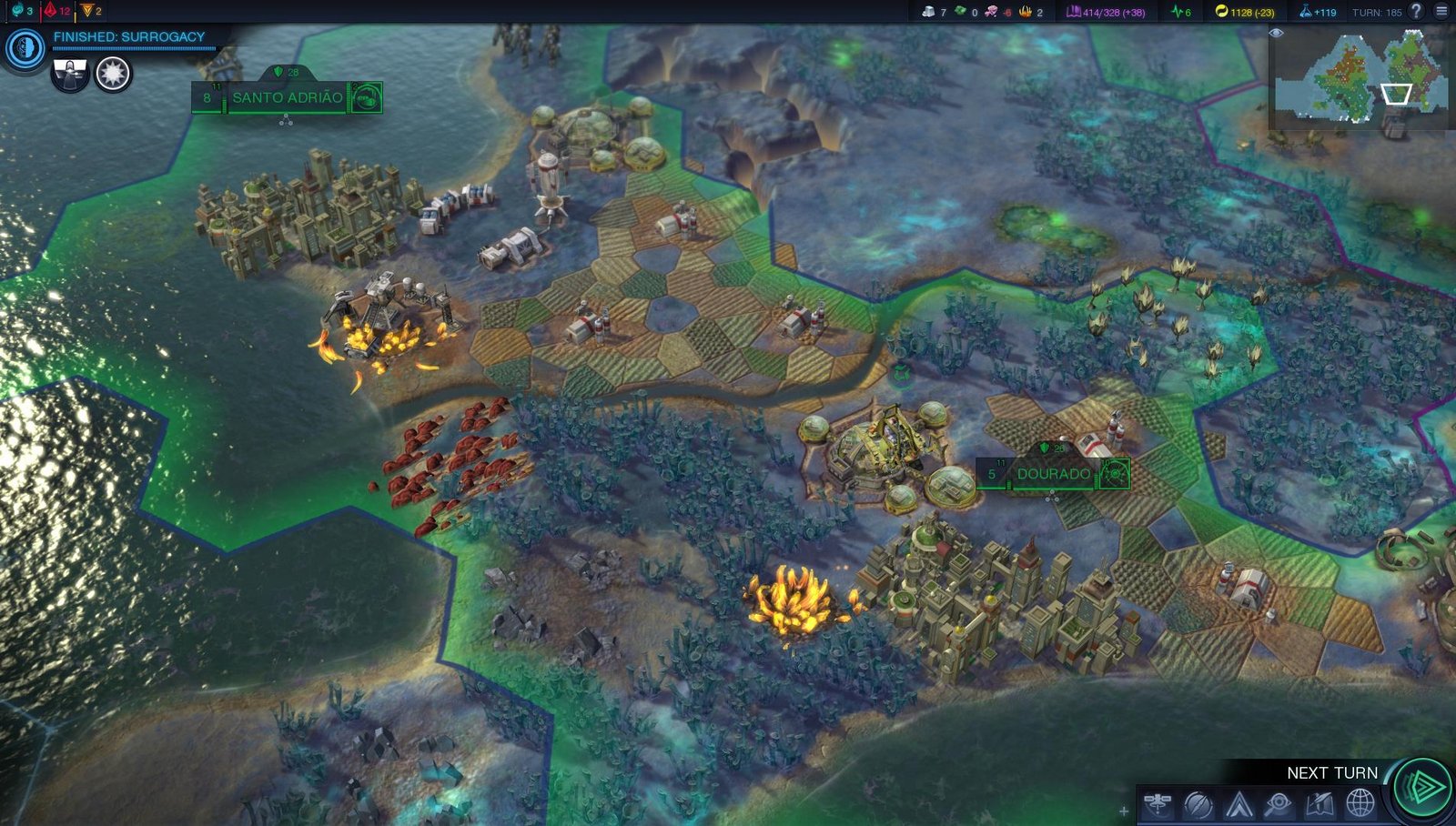
Task: Select the Santo Adrião city banner
Action: [x=287, y=97]
